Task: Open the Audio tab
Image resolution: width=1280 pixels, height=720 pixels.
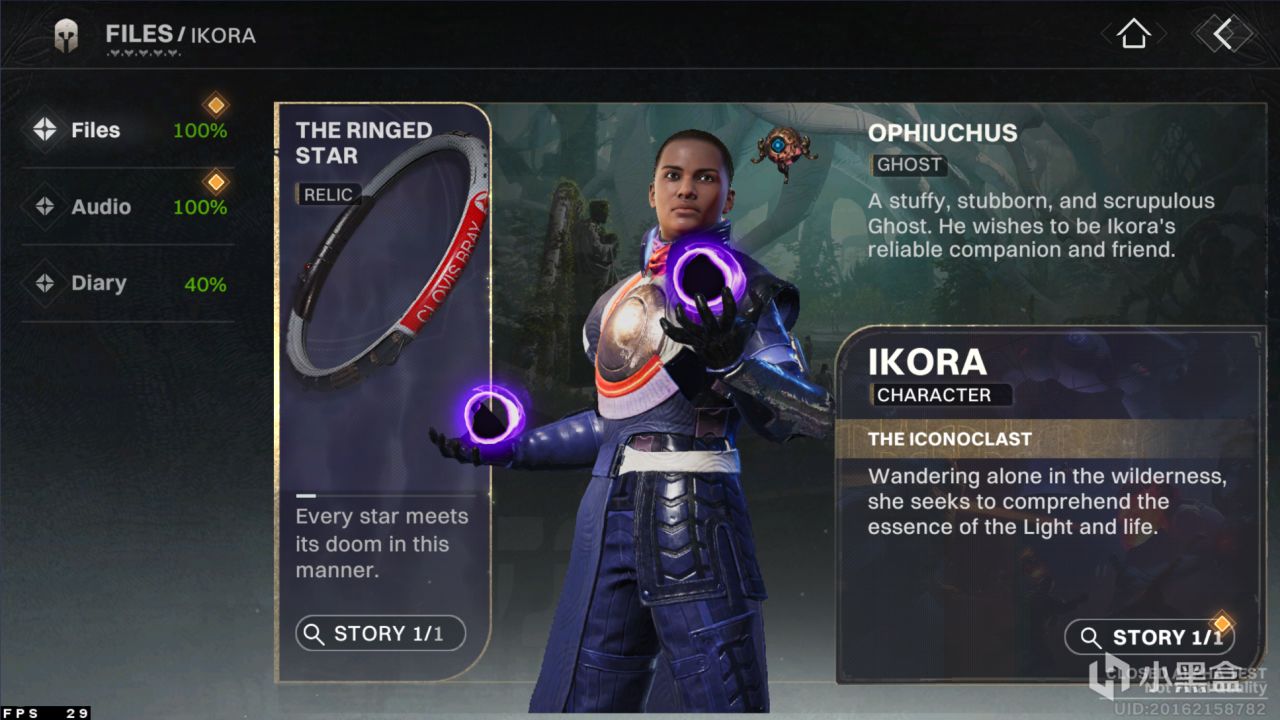Action: click(101, 207)
